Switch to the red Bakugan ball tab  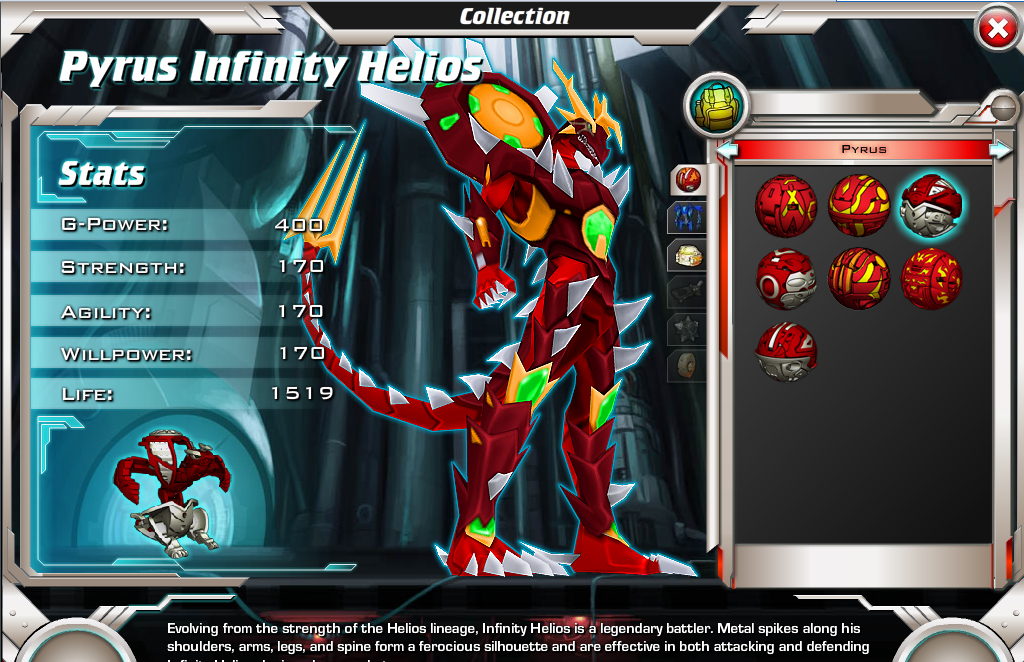[688, 180]
